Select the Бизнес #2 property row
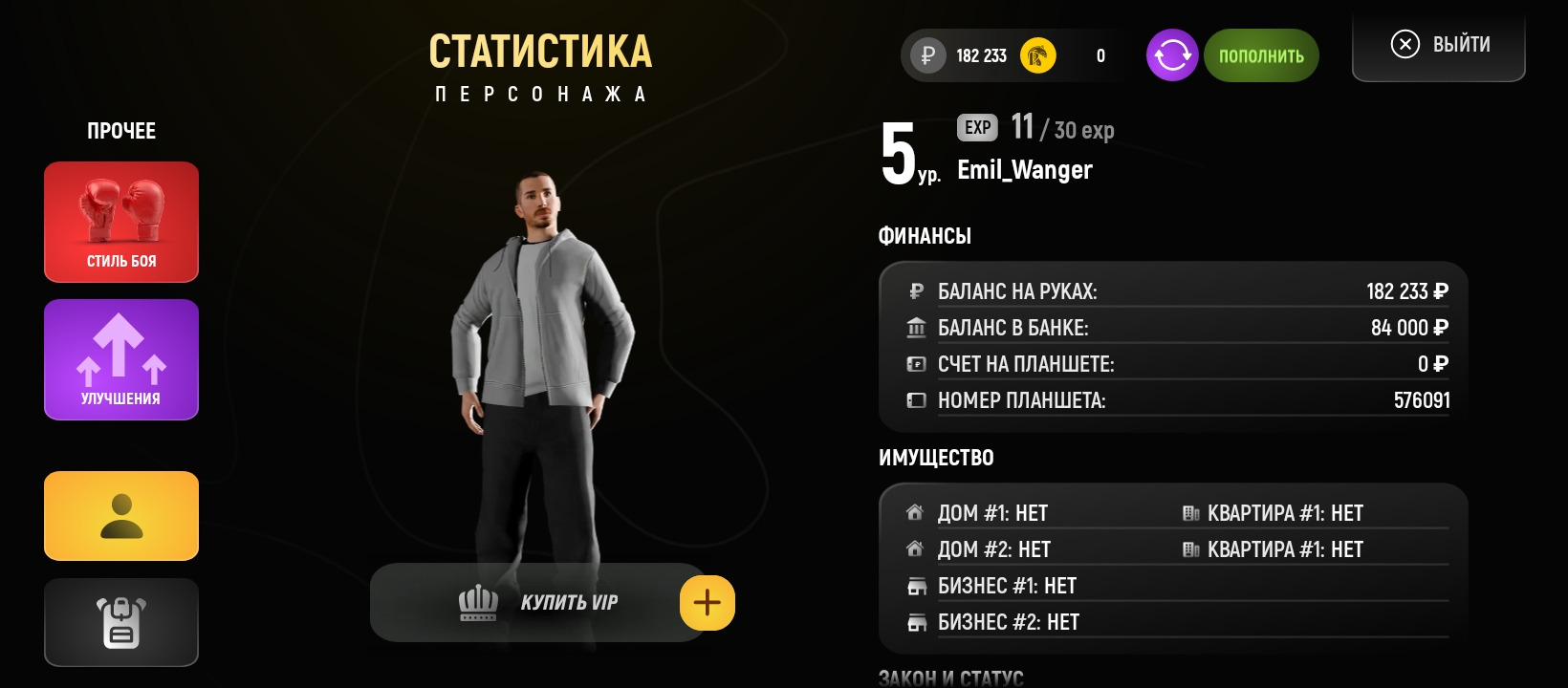The height and width of the screenshot is (688, 1568). tap(1008, 622)
